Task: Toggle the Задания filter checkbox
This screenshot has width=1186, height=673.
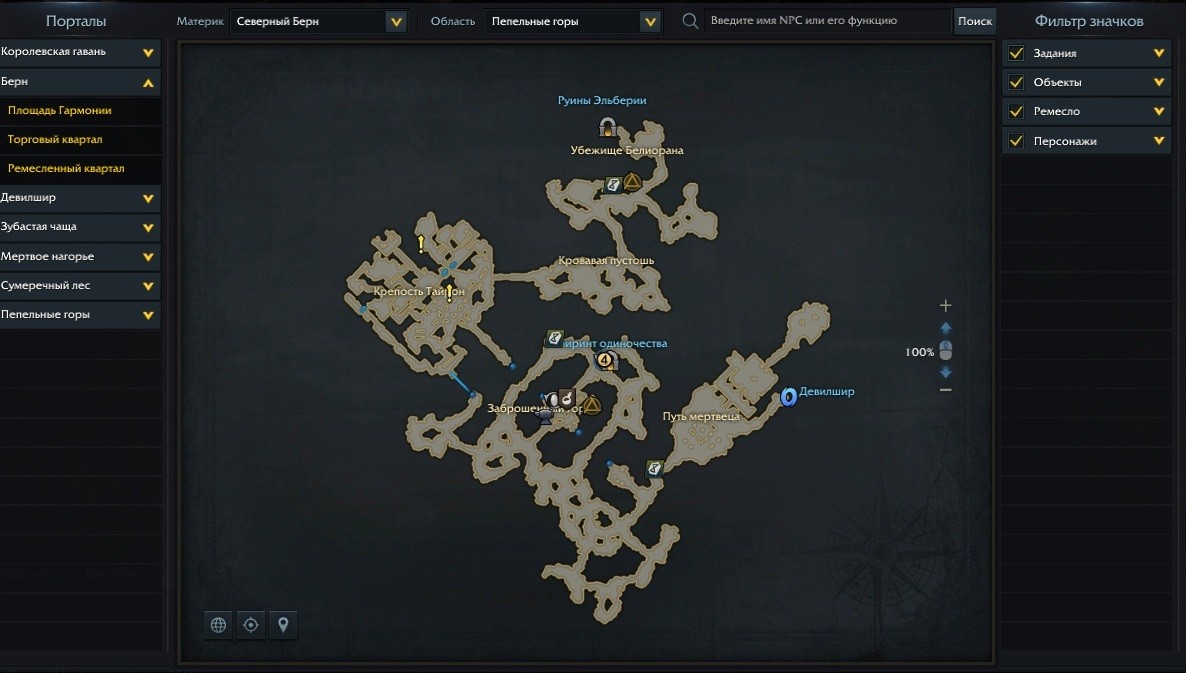Action: pyautogui.click(x=1016, y=53)
